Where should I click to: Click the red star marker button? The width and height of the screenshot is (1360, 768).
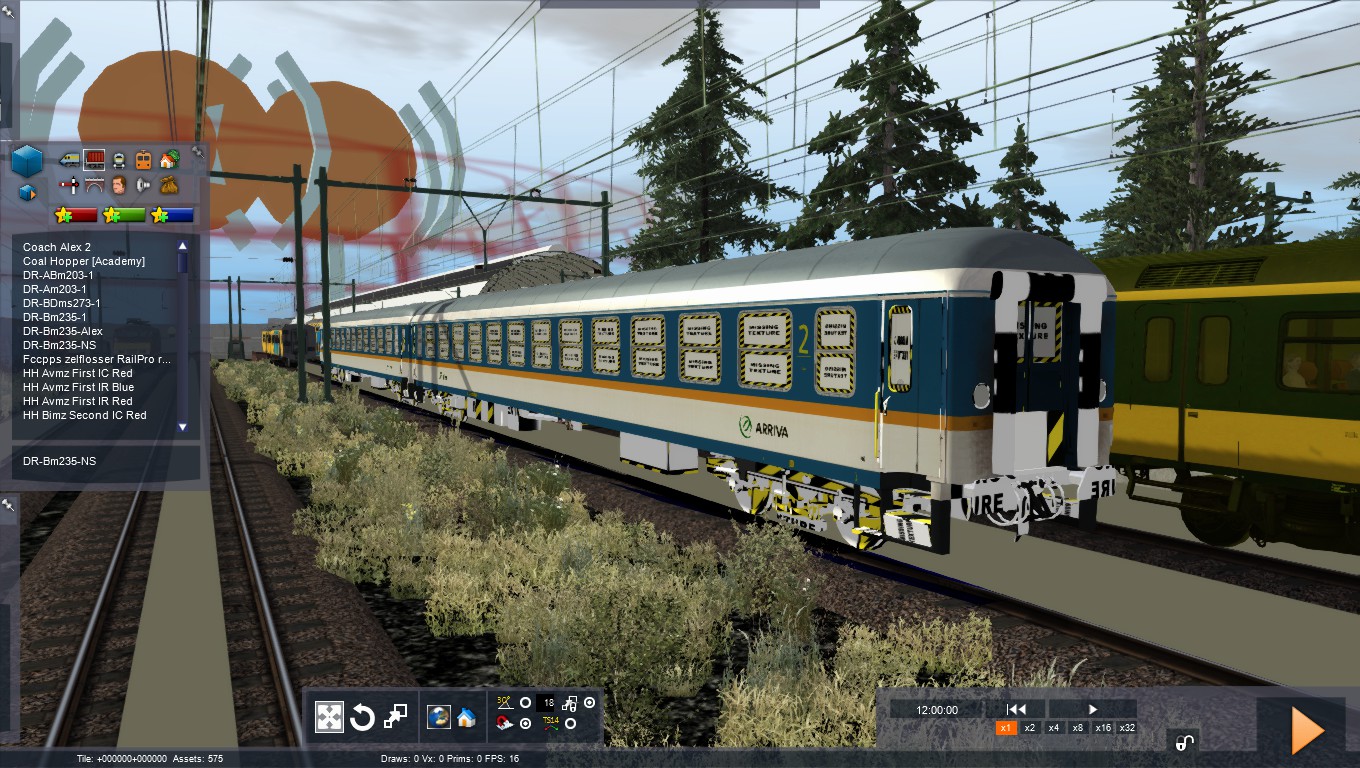click(x=76, y=215)
